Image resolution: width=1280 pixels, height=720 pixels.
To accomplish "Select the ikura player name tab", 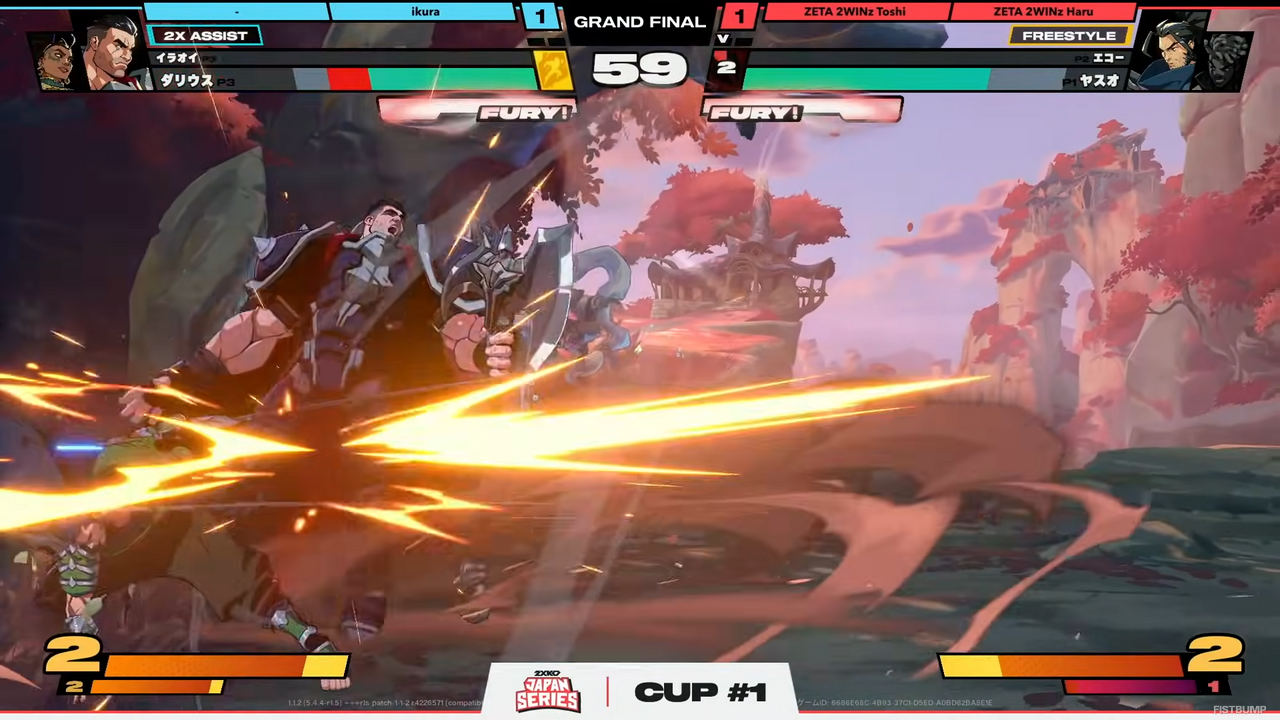I will [x=425, y=11].
